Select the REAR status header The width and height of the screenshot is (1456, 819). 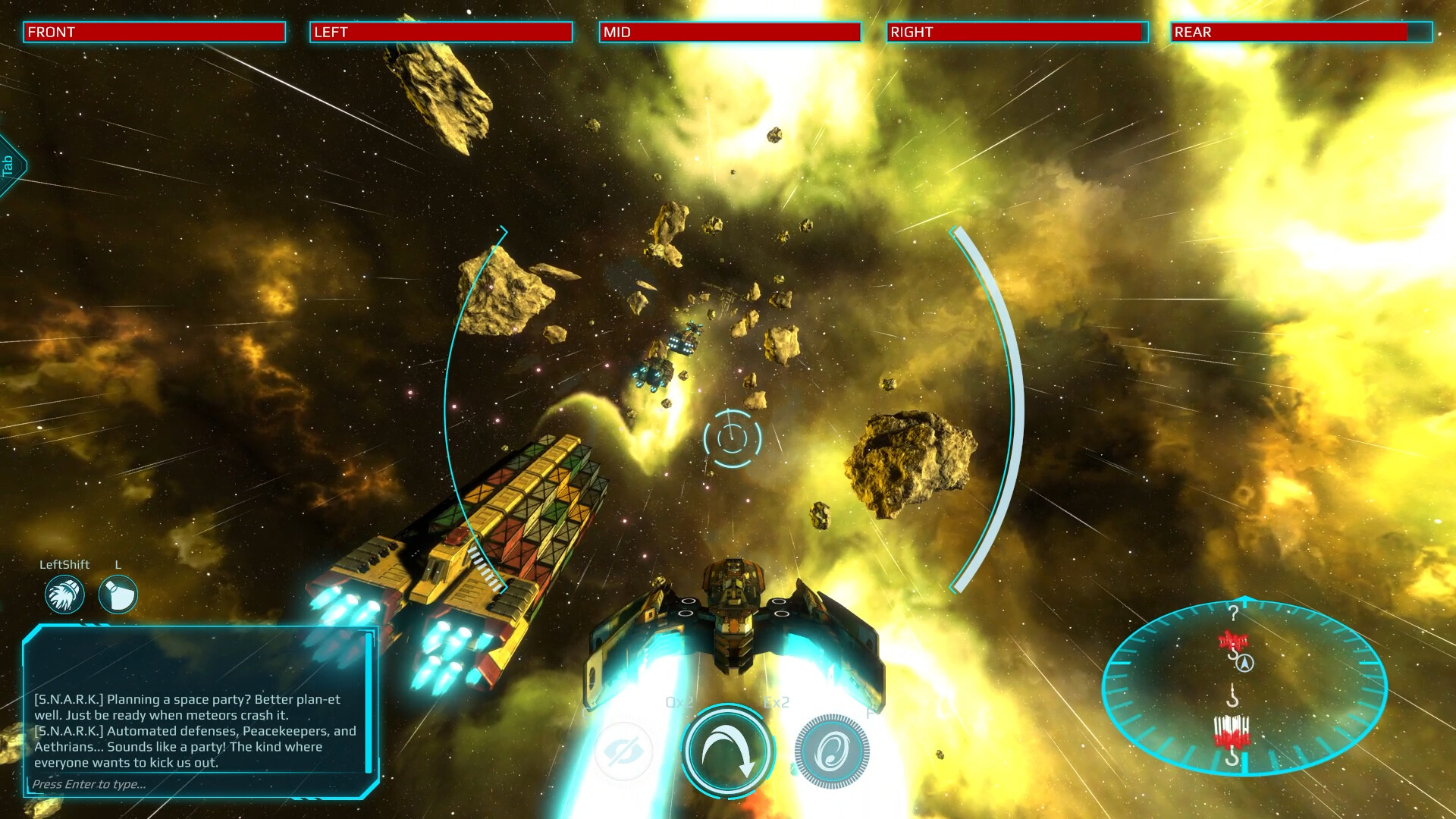coord(1191,32)
